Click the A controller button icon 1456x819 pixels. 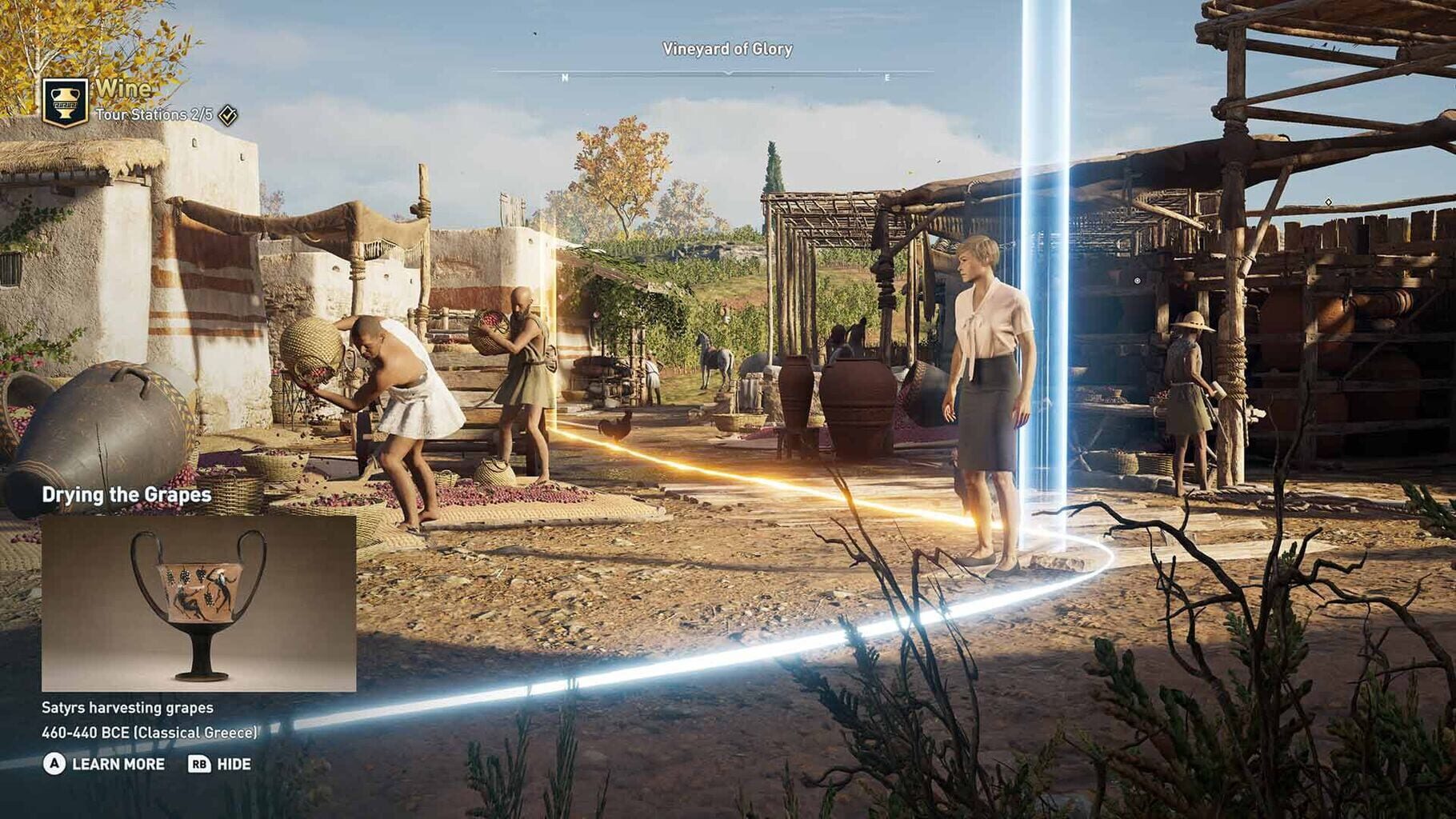pos(54,764)
